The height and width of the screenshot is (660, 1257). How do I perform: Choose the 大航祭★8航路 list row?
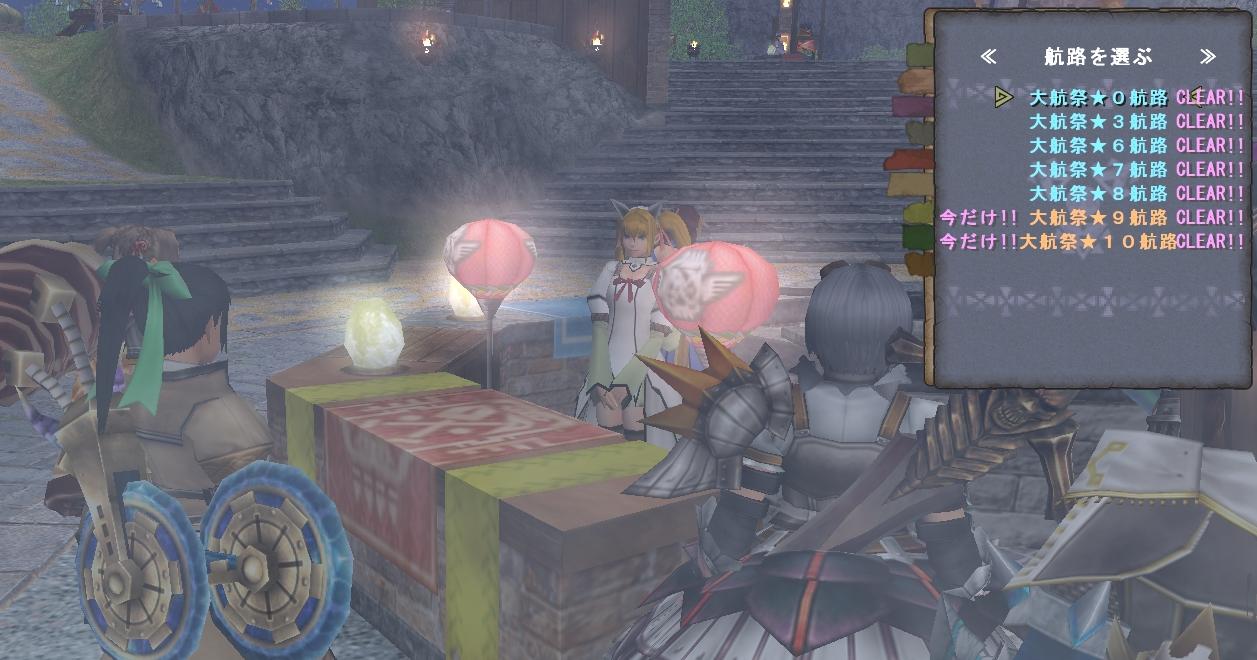(x=1098, y=194)
